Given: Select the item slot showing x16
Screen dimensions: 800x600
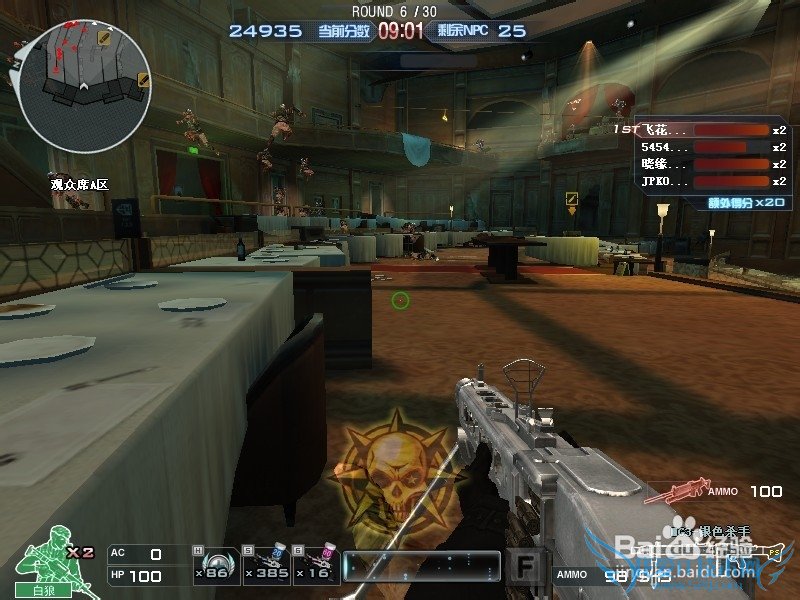Looking at the screenshot, I should [316, 566].
